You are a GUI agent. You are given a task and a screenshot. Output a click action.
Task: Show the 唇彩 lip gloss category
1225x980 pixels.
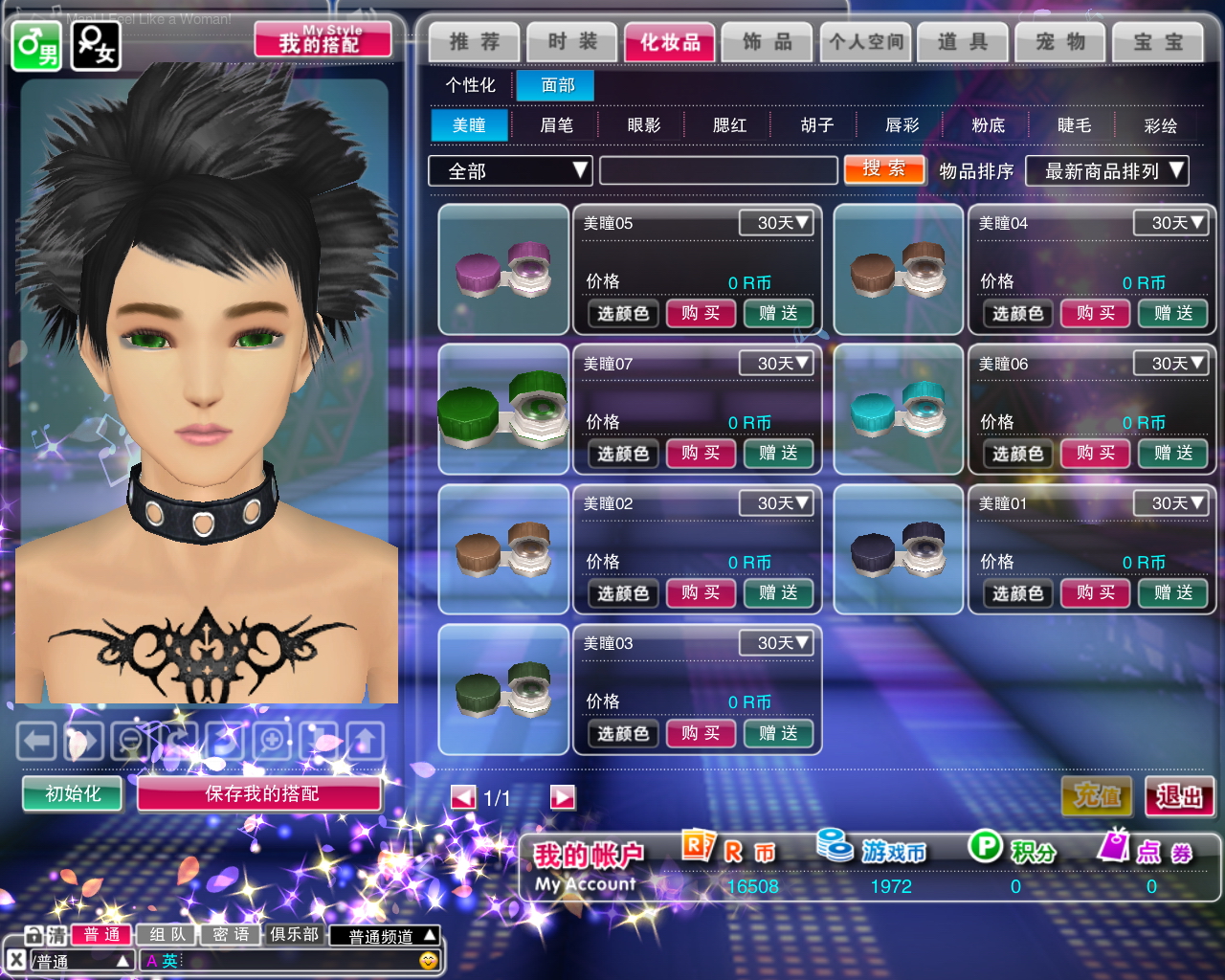pos(902,125)
